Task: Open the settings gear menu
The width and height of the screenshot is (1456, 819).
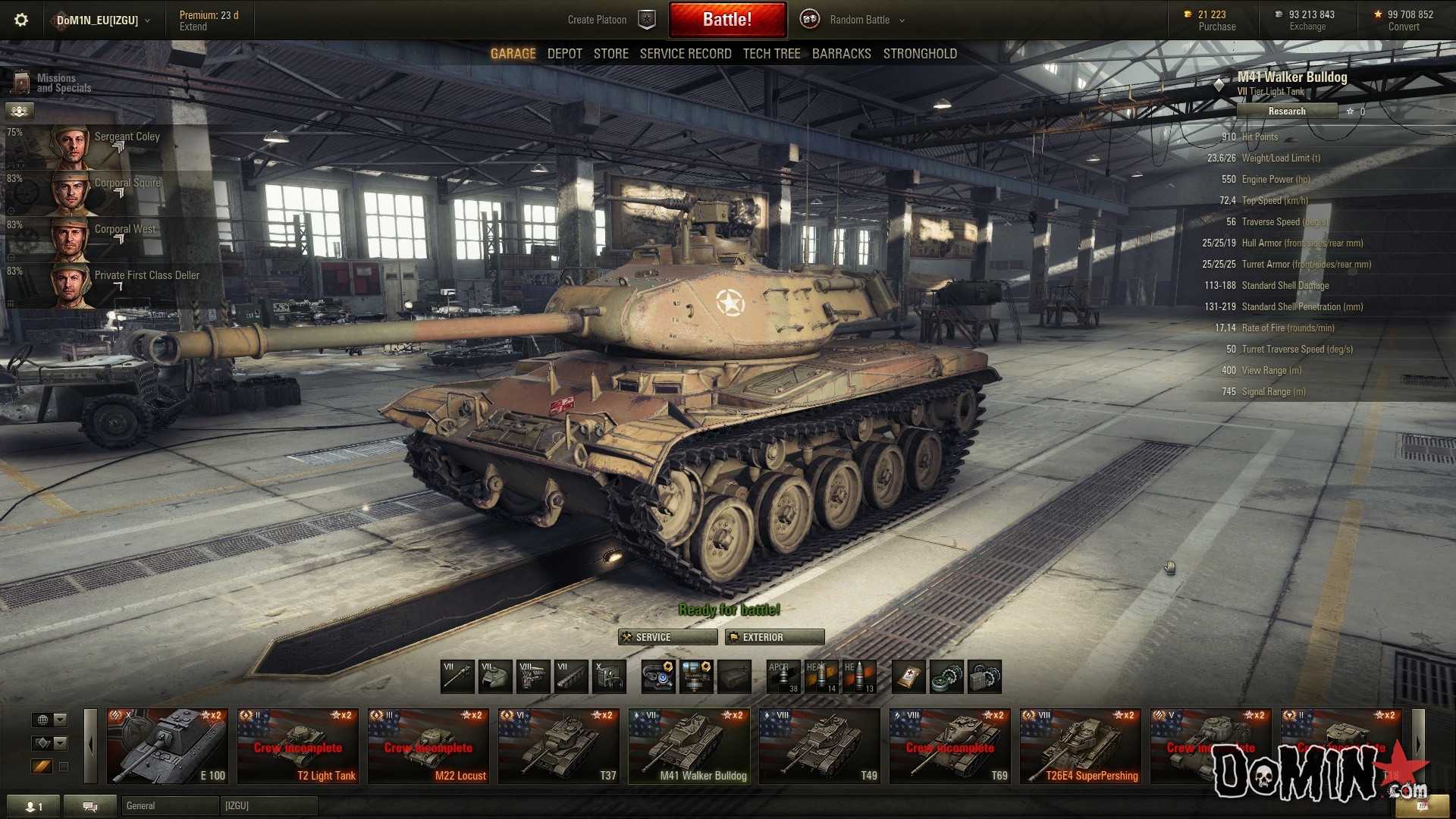Action: click(x=21, y=20)
